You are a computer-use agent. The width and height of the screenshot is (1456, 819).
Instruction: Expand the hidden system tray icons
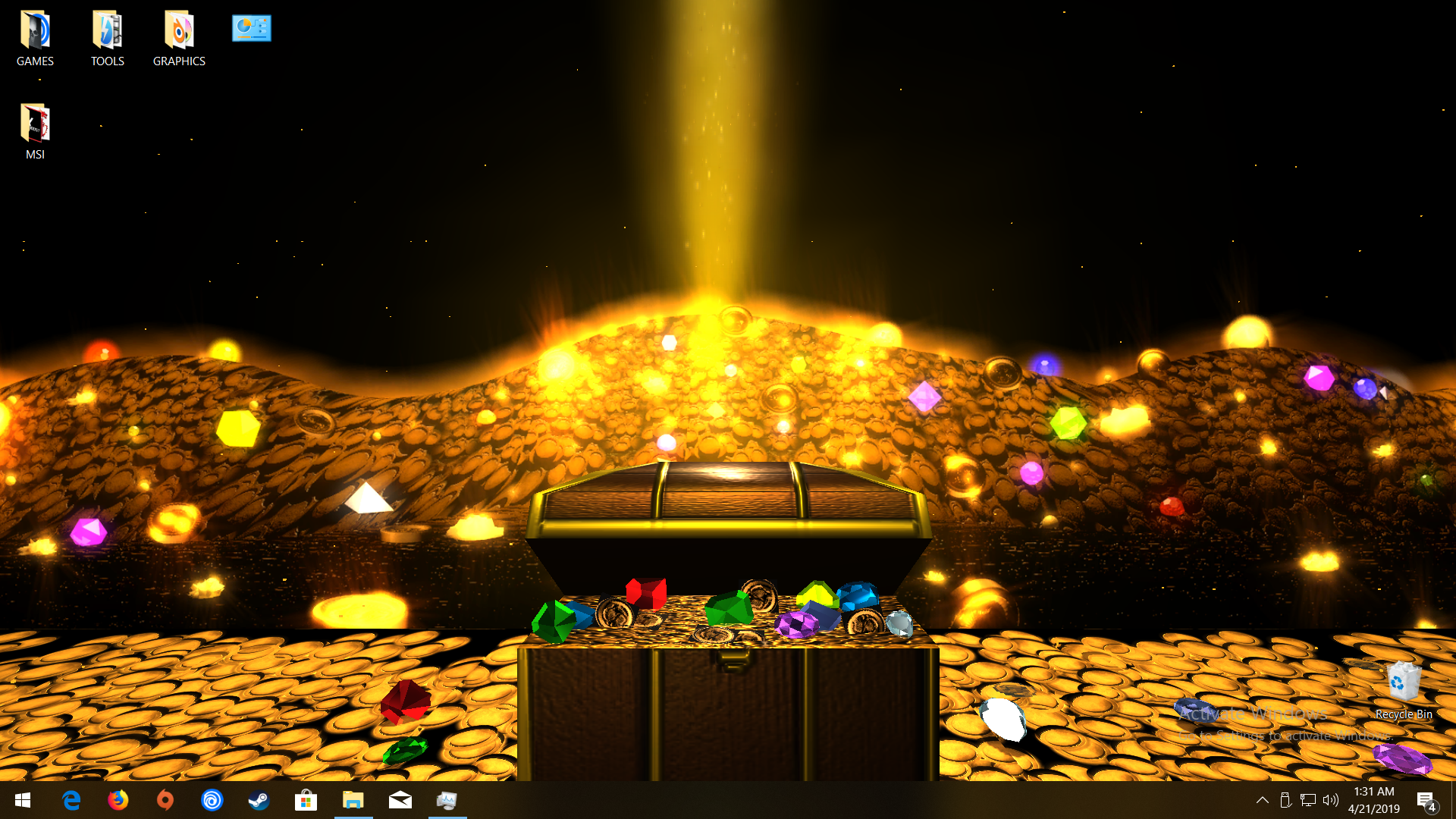(1262, 801)
